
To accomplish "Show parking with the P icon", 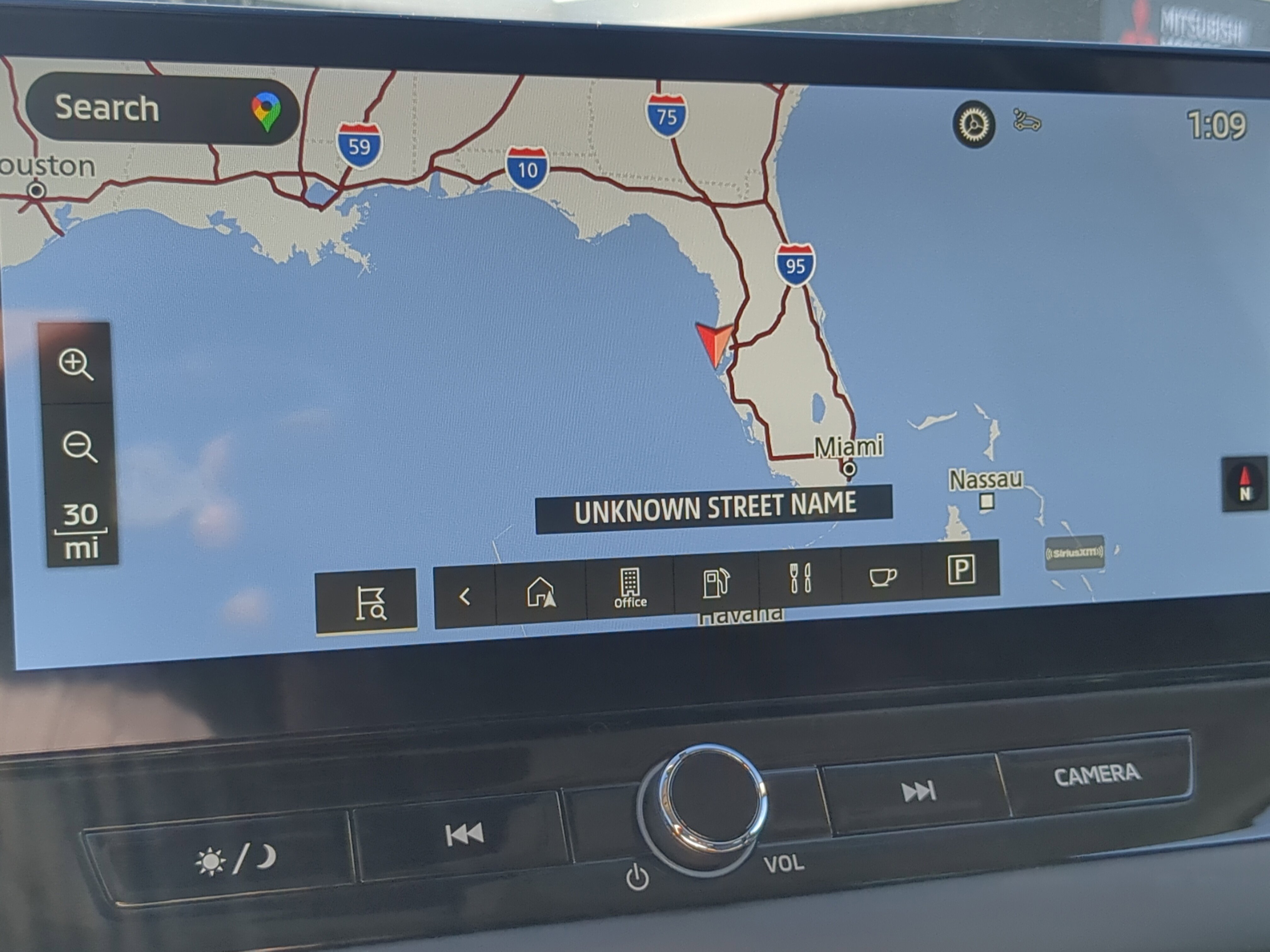I will pos(961,570).
